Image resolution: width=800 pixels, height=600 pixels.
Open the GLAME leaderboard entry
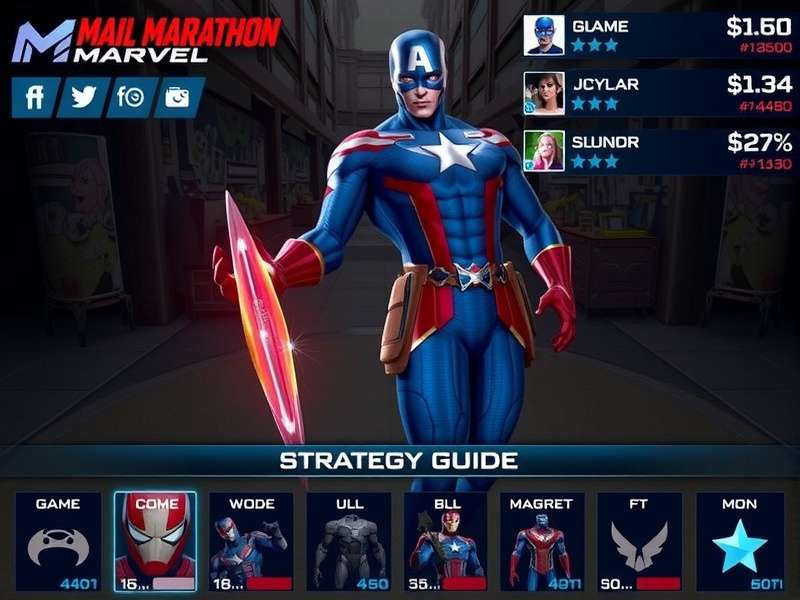point(657,34)
